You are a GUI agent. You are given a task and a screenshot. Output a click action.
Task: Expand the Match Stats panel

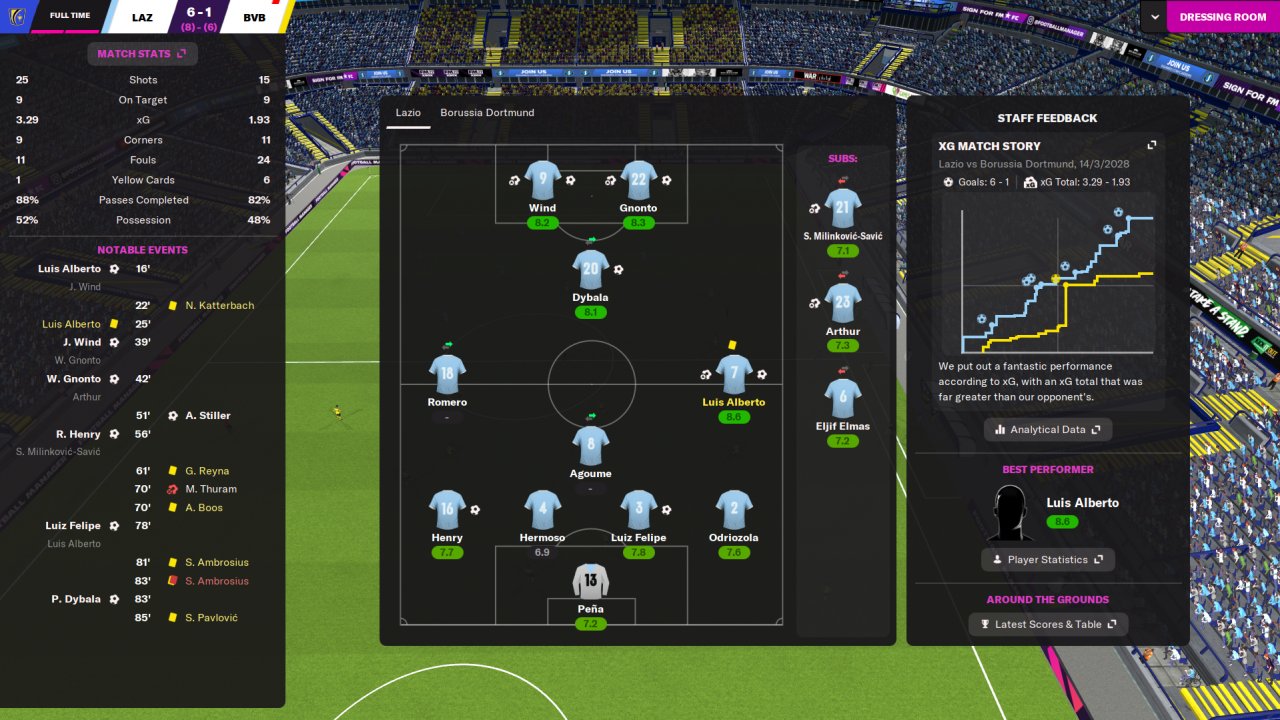pyautogui.click(x=142, y=54)
